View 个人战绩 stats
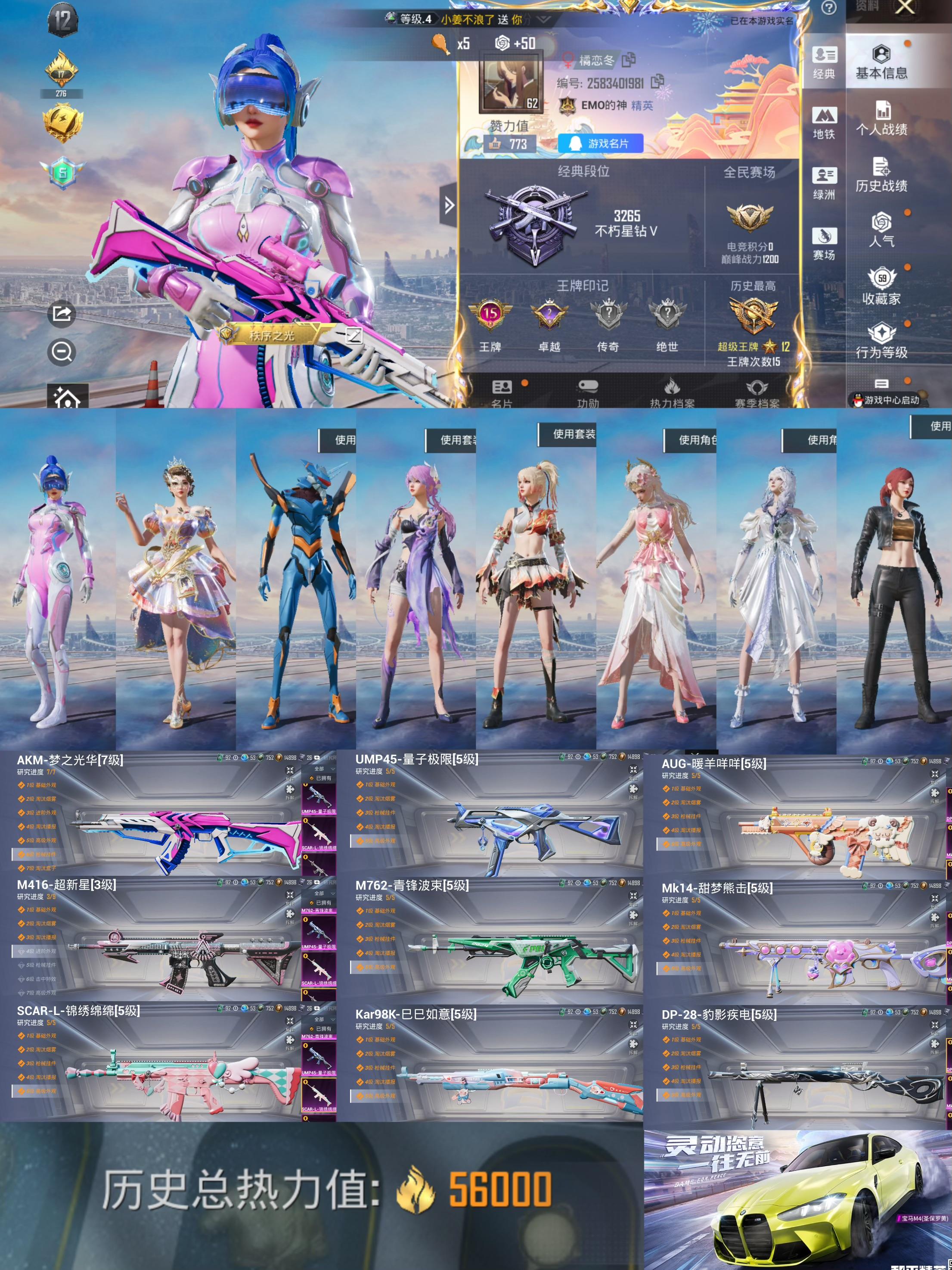Image resolution: width=952 pixels, height=1270 pixels. pos(881,119)
